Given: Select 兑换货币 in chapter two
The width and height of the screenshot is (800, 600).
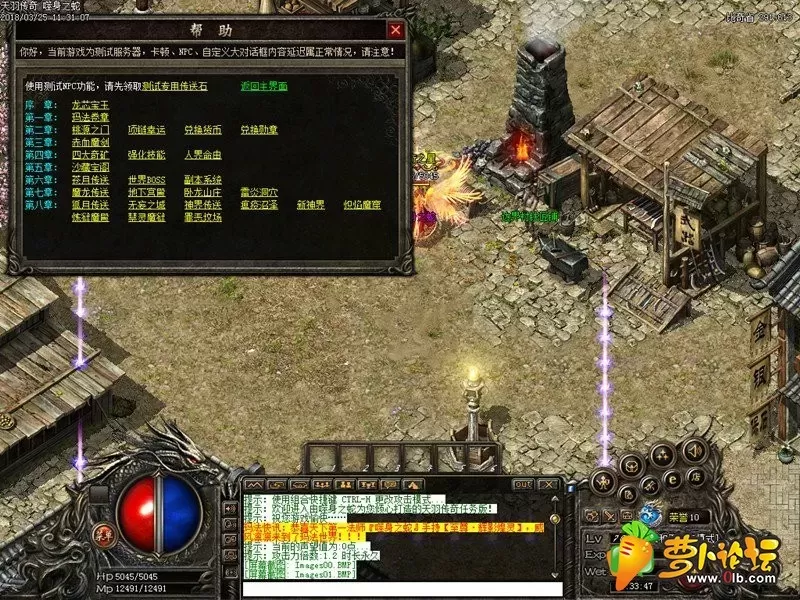Looking at the screenshot, I should tap(202, 130).
